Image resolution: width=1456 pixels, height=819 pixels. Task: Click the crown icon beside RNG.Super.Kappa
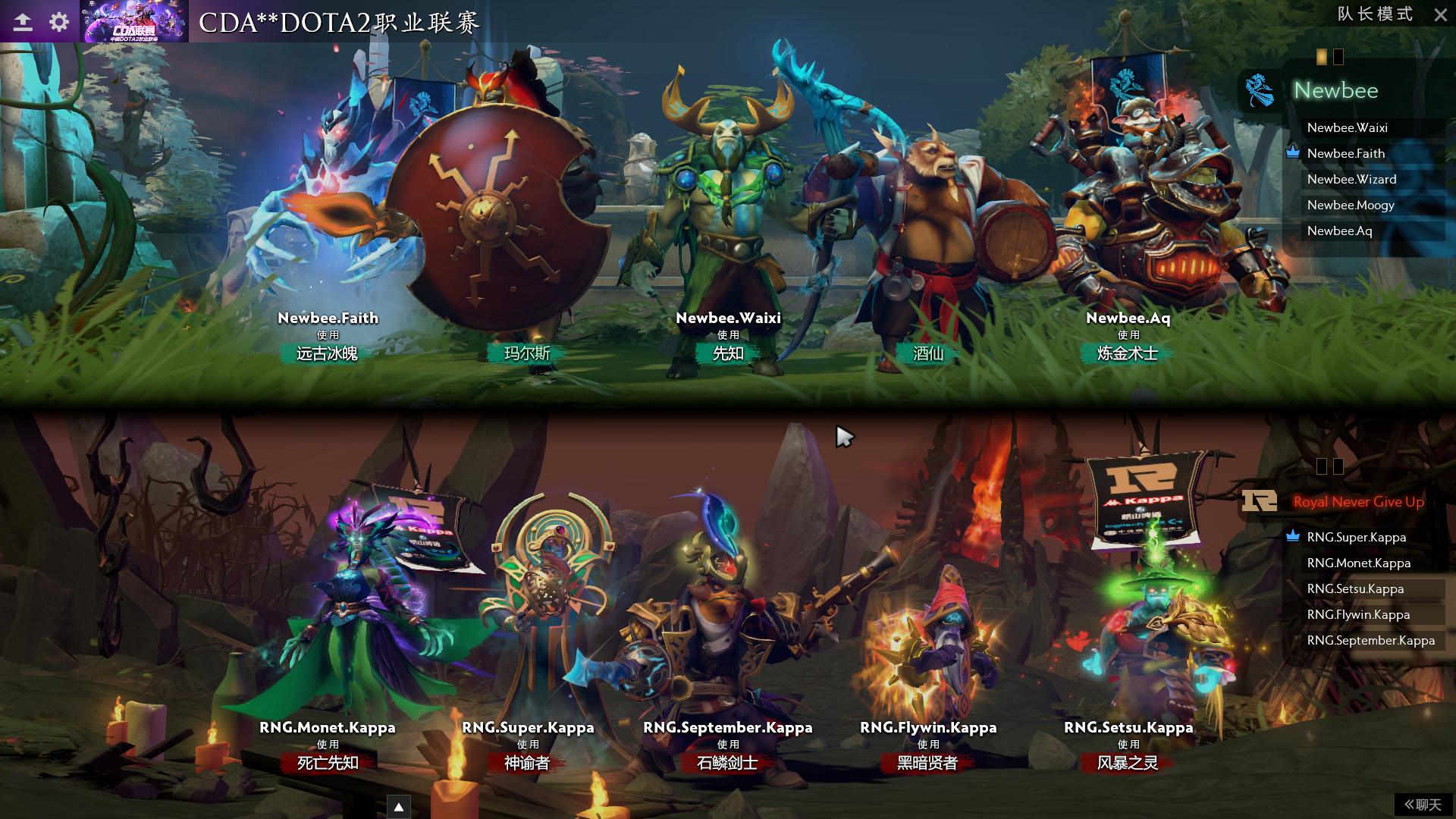pos(1291,537)
